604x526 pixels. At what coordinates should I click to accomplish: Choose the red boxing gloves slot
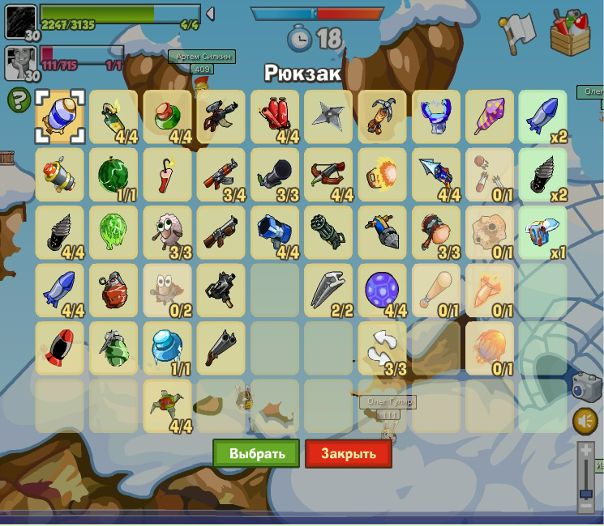click(275, 116)
